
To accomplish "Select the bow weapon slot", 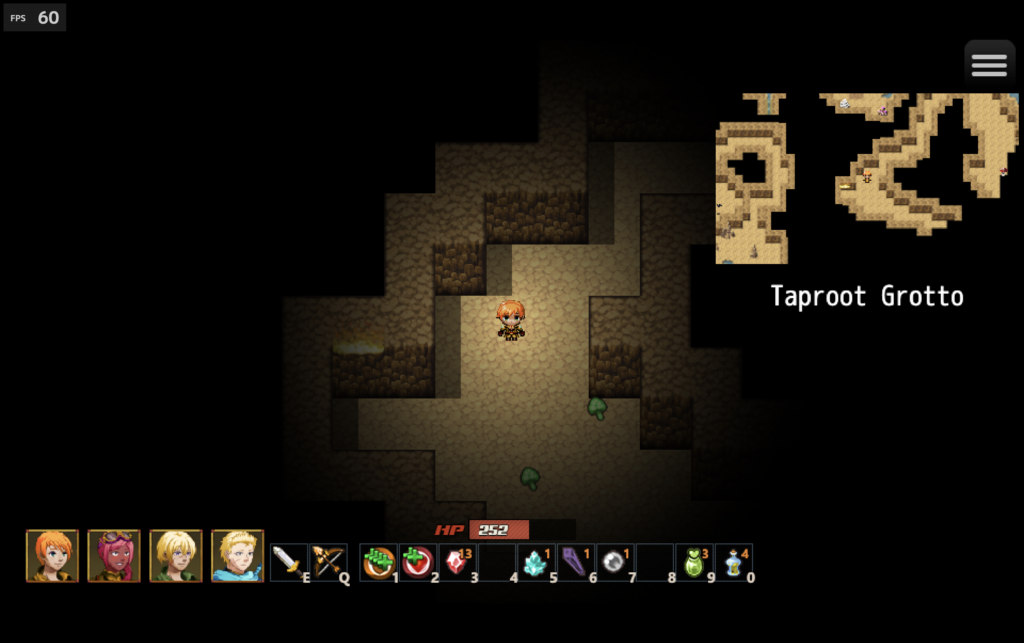I will click(328, 562).
